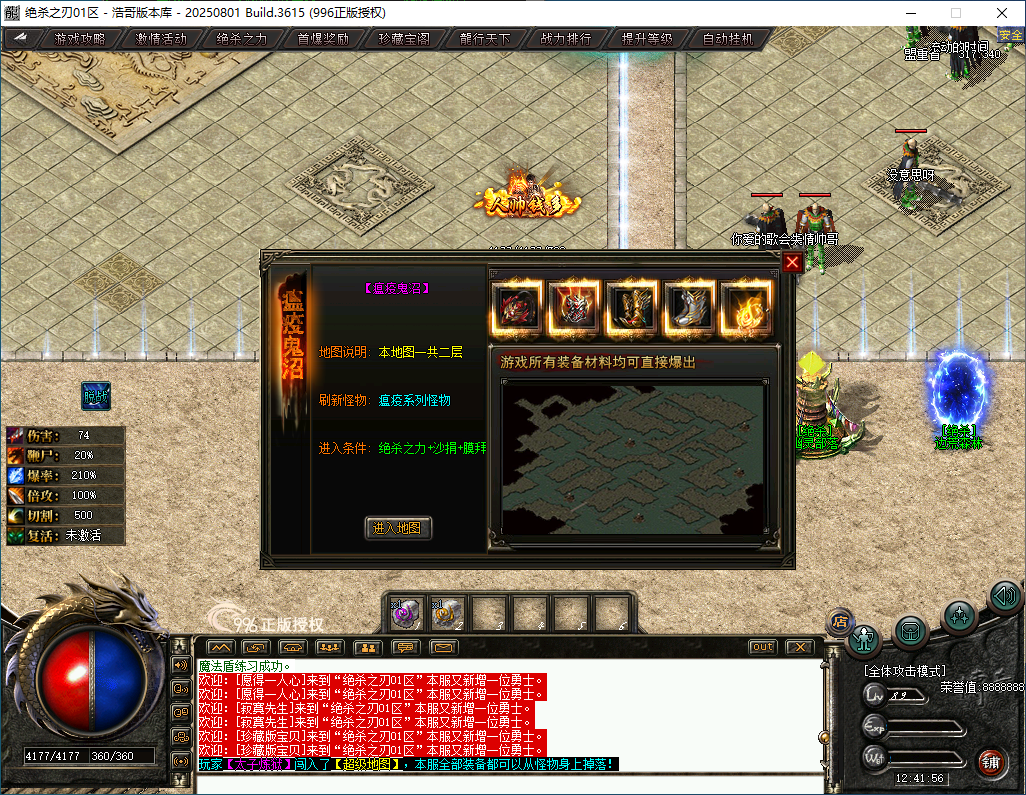The width and height of the screenshot is (1026, 795).
Task: Open the 店 shop round icon
Action: pos(840,622)
